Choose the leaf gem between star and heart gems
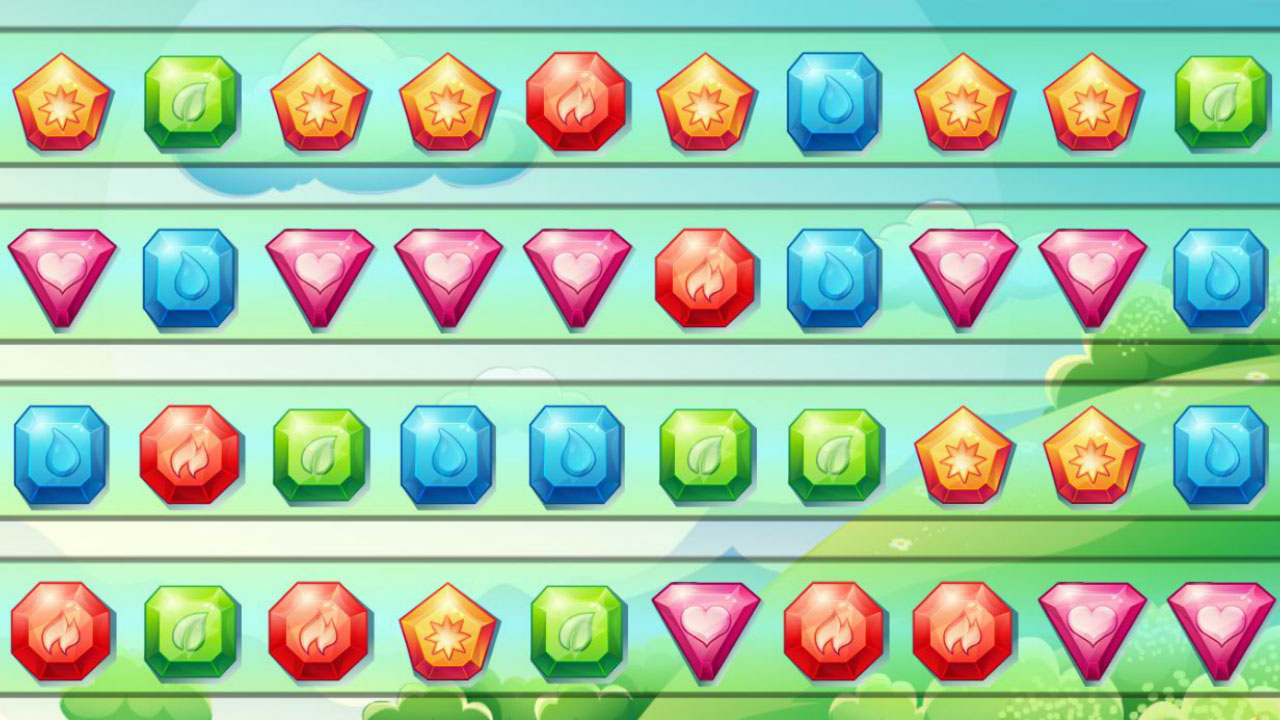 pos(577,630)
